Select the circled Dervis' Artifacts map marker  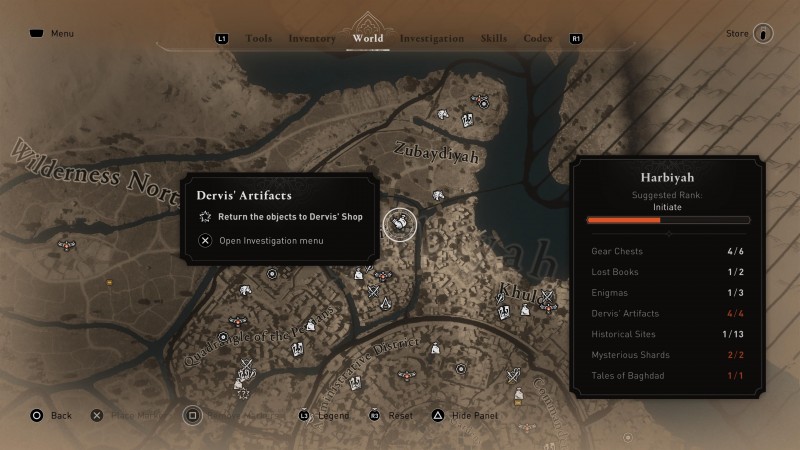[x=399, y=224]
